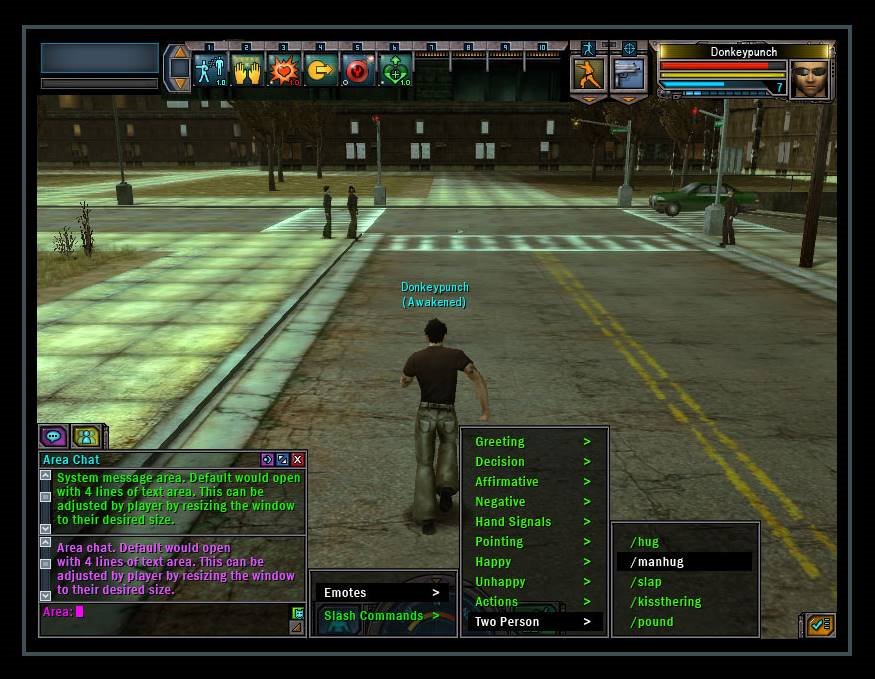Open the Happy emotes submenu

click(533, 562)
